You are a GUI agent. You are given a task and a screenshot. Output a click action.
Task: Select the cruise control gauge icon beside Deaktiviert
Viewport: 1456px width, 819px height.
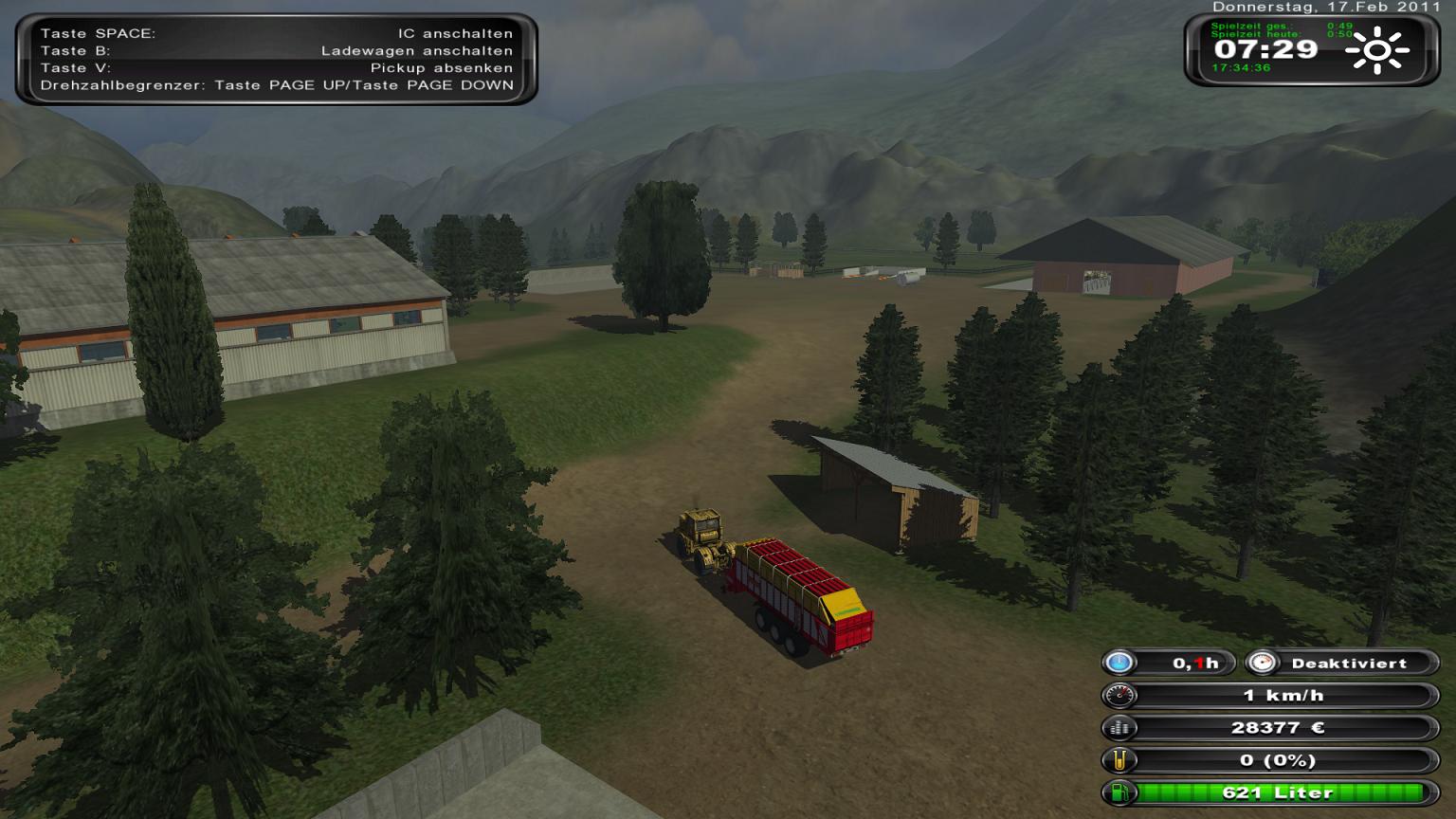click(1262, 663)
